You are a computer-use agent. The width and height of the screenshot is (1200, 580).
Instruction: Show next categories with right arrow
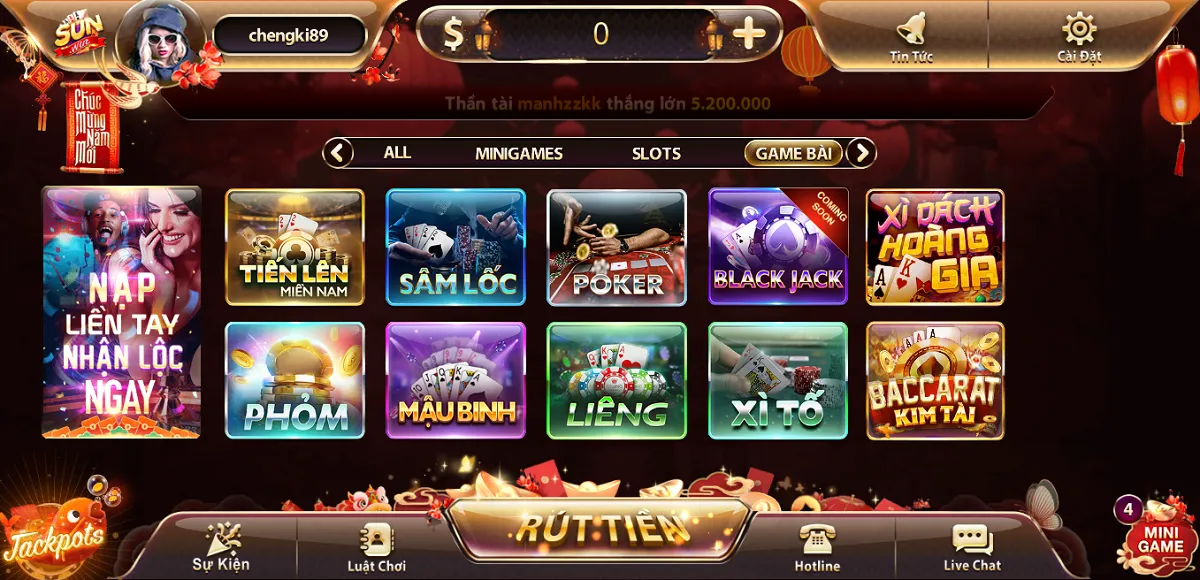[x=861, y=153]
